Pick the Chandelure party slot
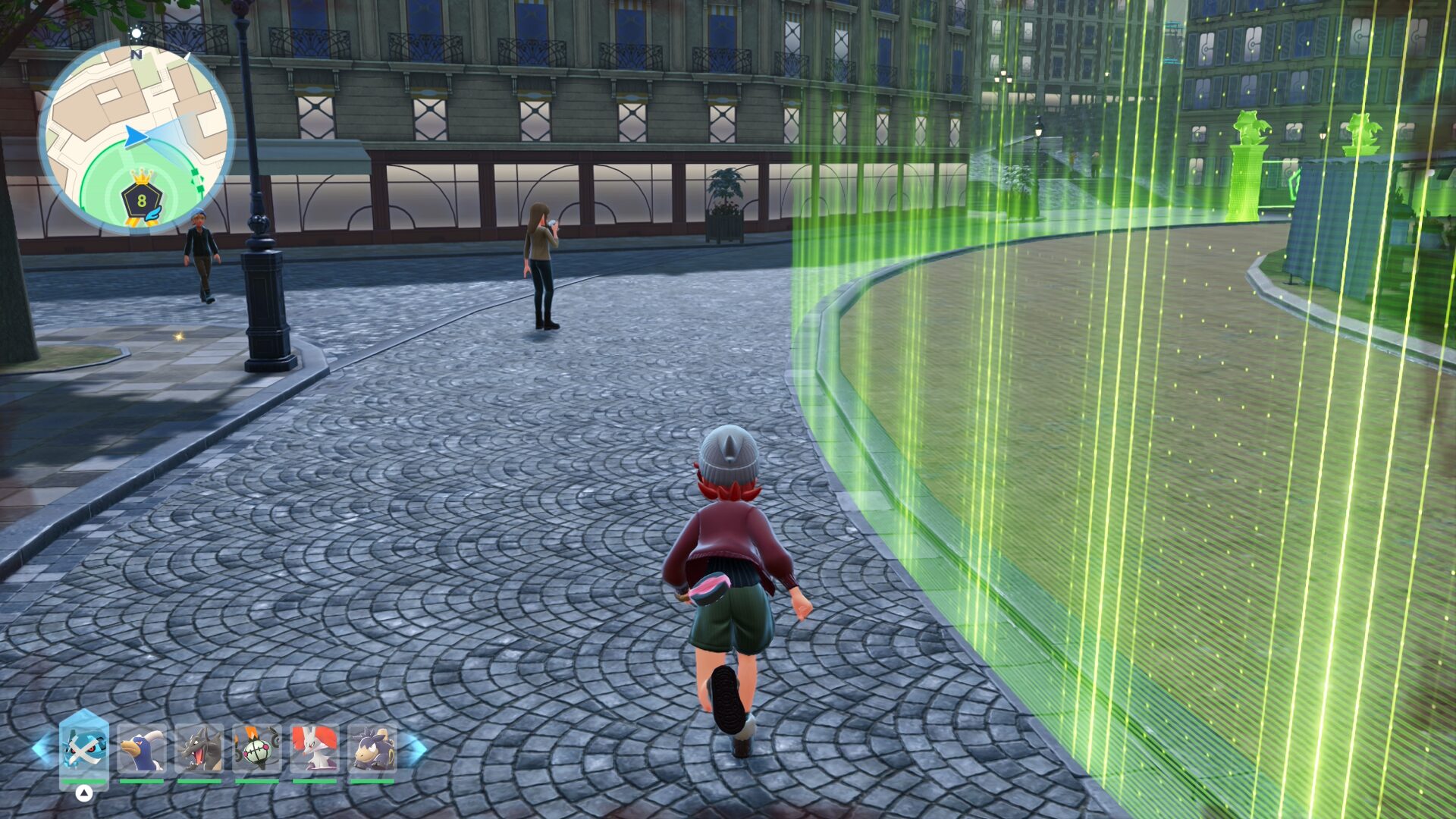Image resolution: width=1456 pixels, height=819 pixels. pos(257,748)
